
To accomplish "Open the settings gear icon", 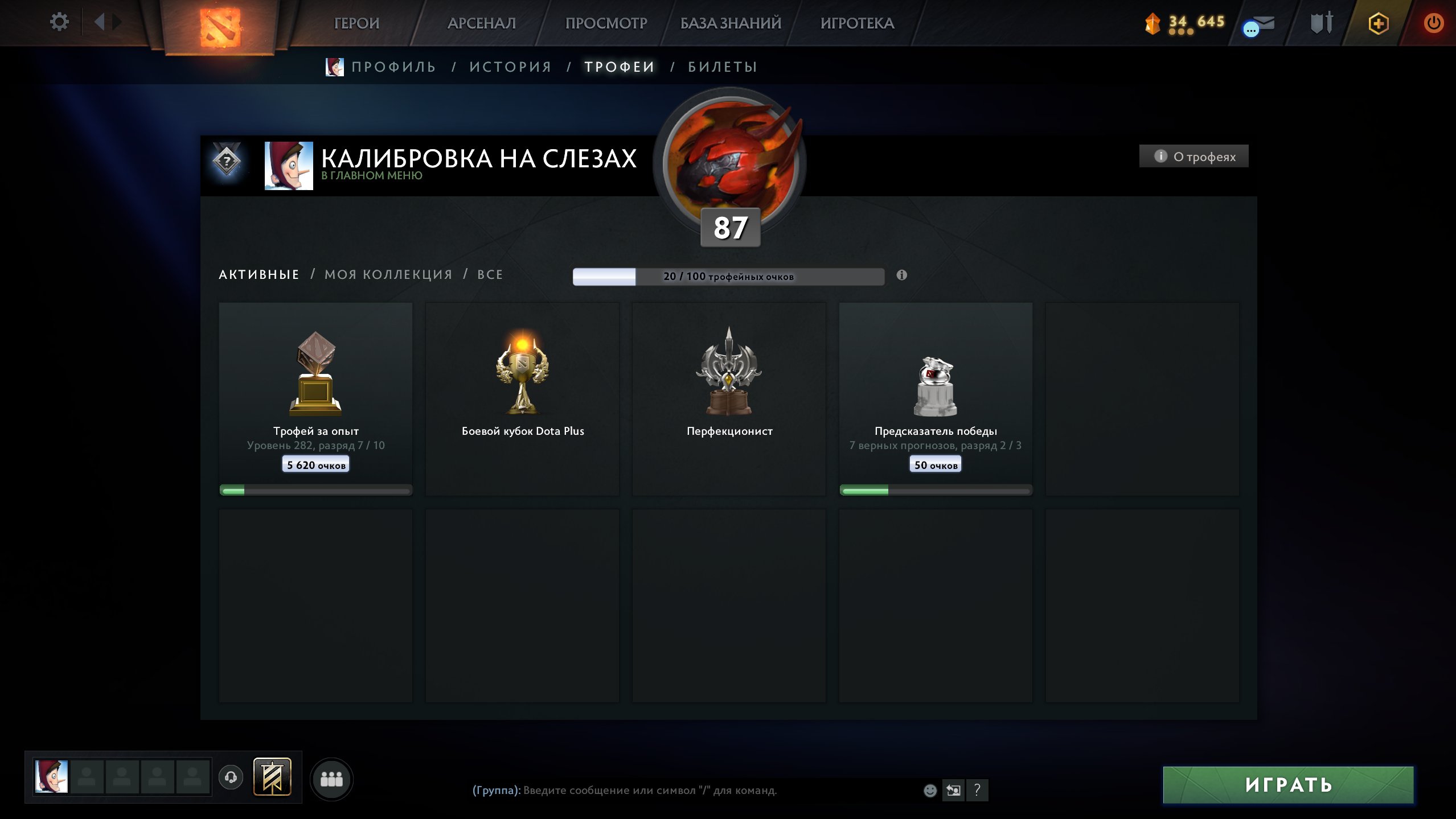I will coord(59,20).
